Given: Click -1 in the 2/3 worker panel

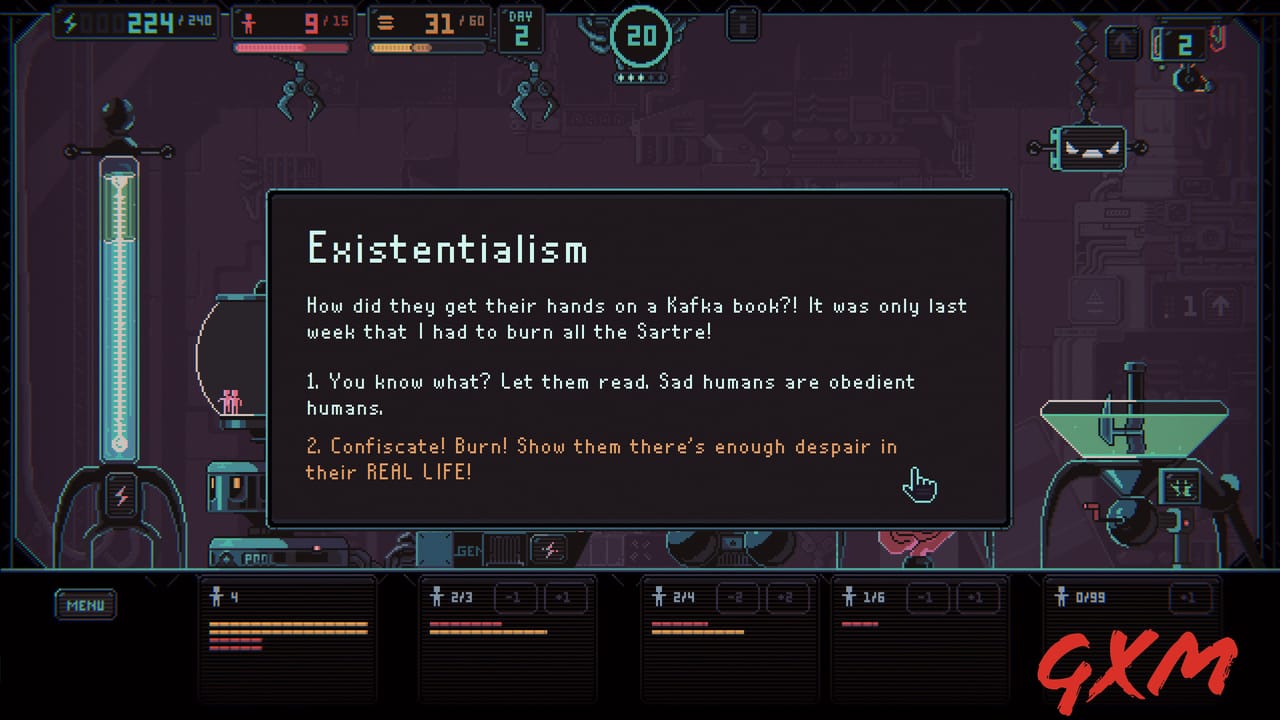Looking at the screenshot, I should click(x=514, y=597).
